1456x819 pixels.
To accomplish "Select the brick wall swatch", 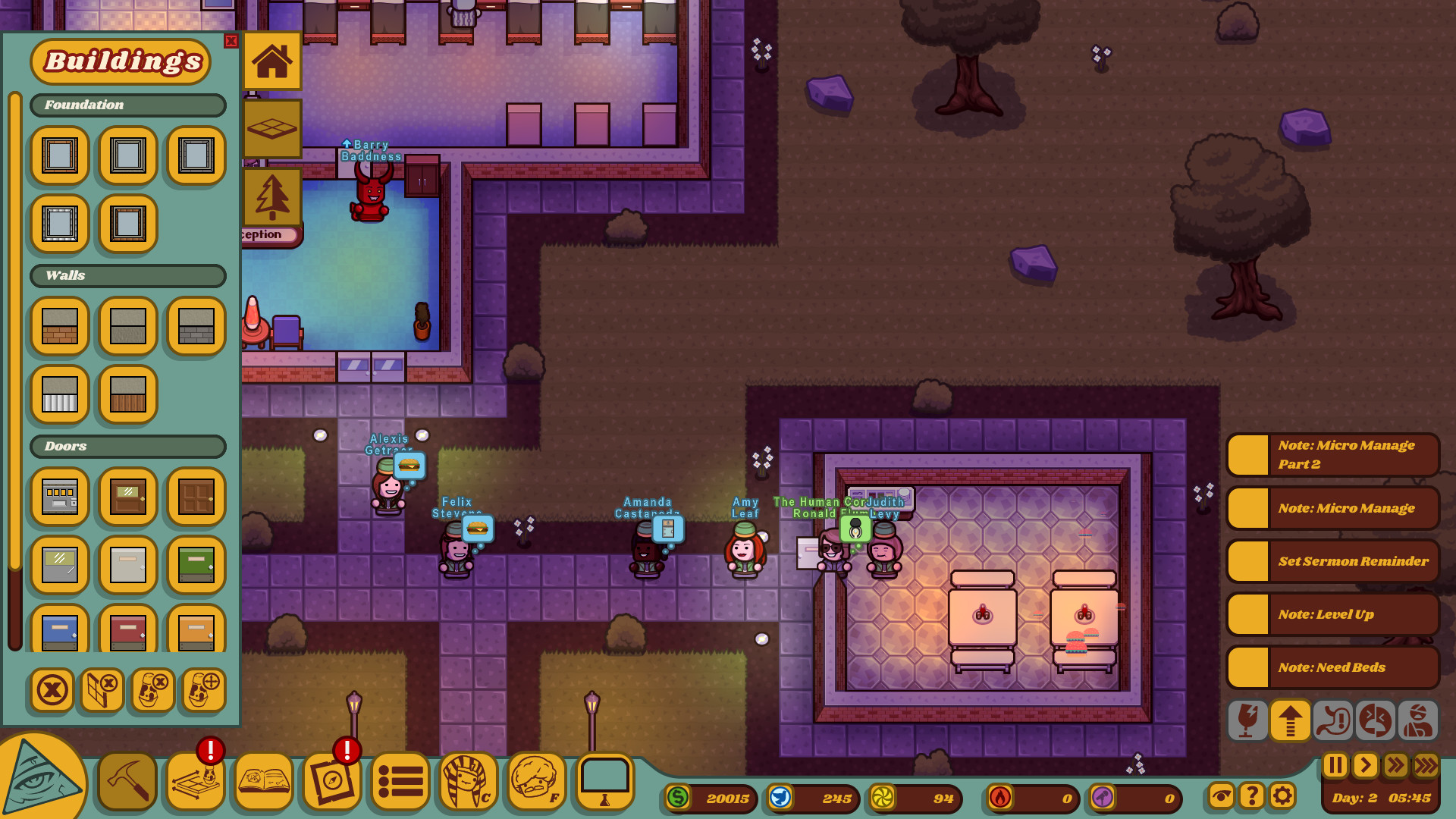I will [59, 327].
